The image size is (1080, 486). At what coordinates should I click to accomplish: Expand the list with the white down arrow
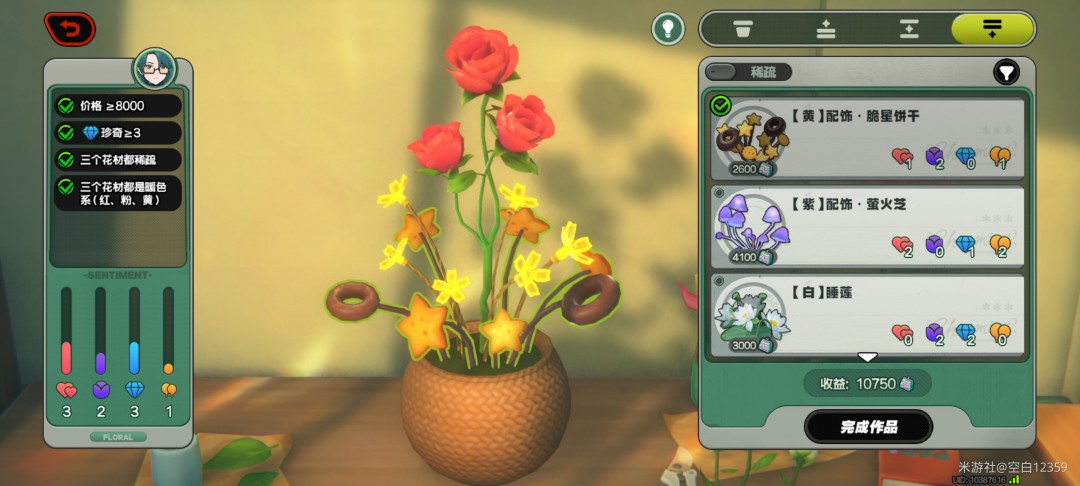[867, 357]
